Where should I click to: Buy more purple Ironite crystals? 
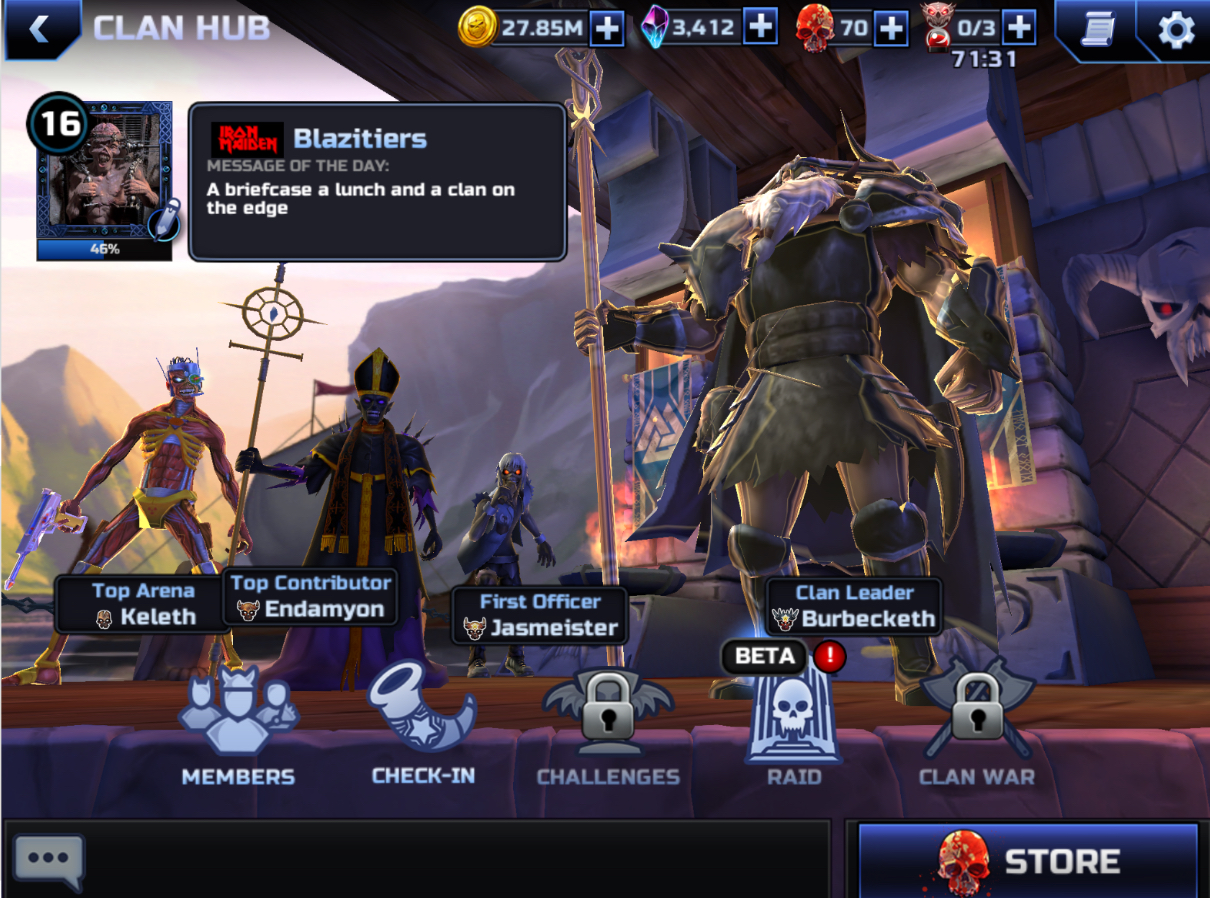pos(760,27)
